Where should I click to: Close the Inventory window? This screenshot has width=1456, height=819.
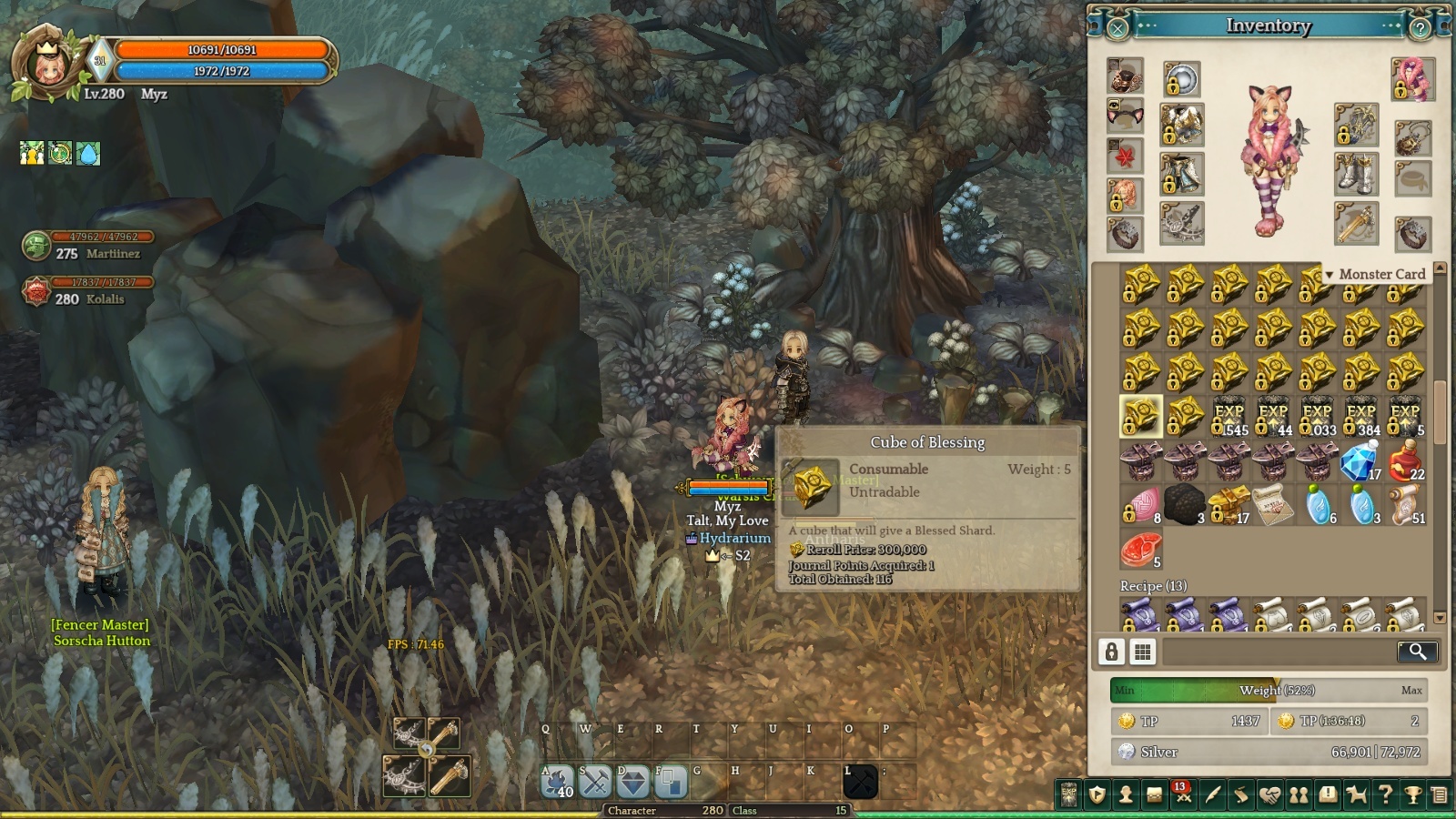click(1117, 28)
